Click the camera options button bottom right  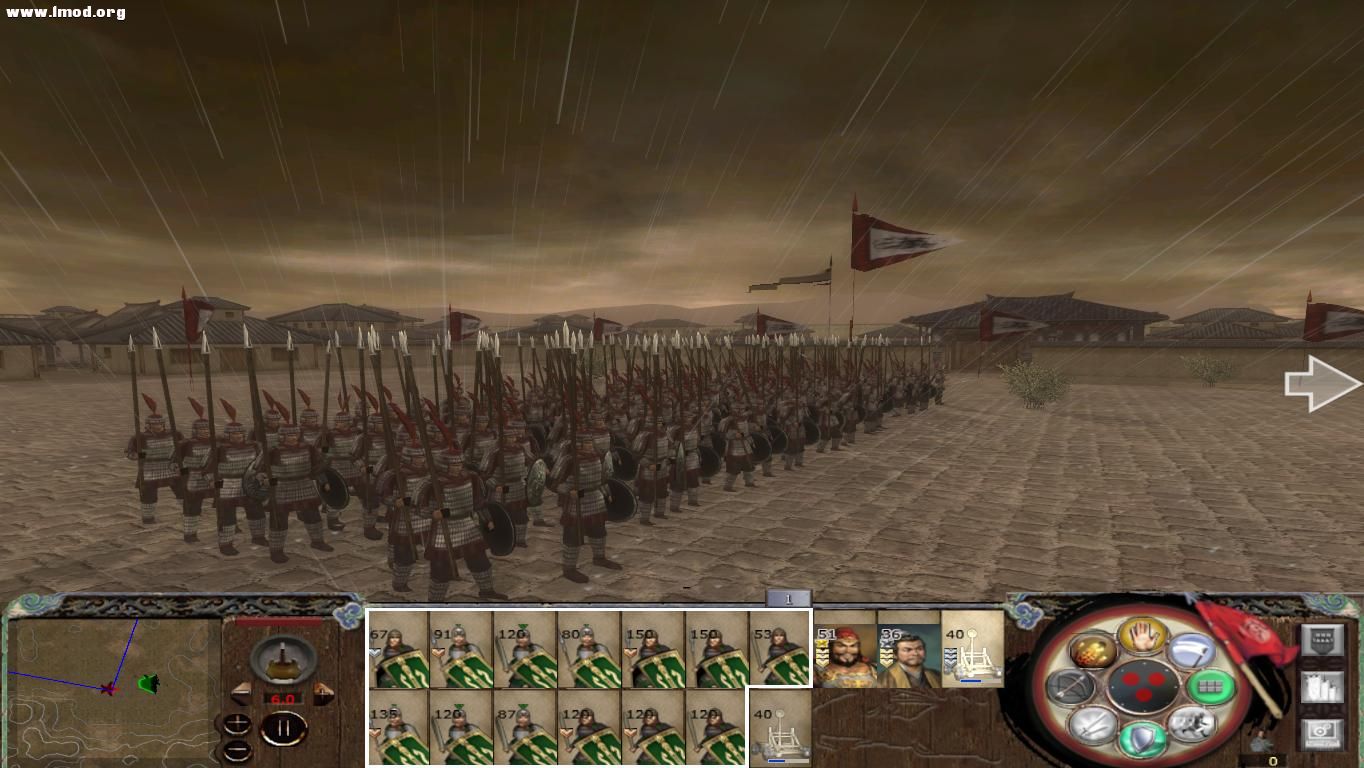click(1323, 732)
